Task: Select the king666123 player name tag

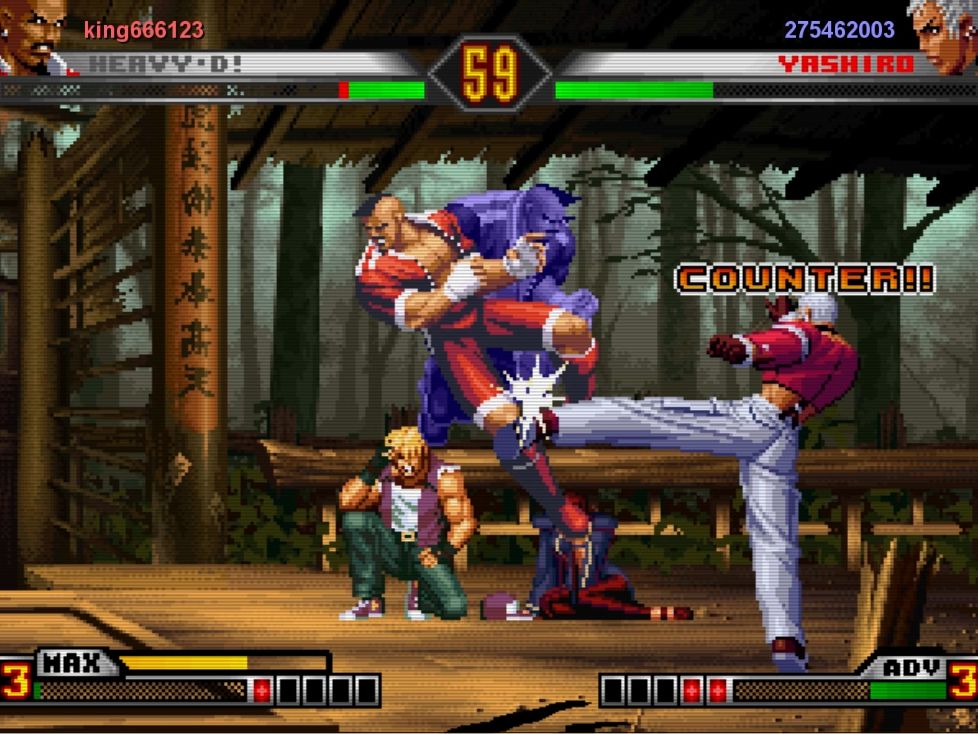Action: 143,30
